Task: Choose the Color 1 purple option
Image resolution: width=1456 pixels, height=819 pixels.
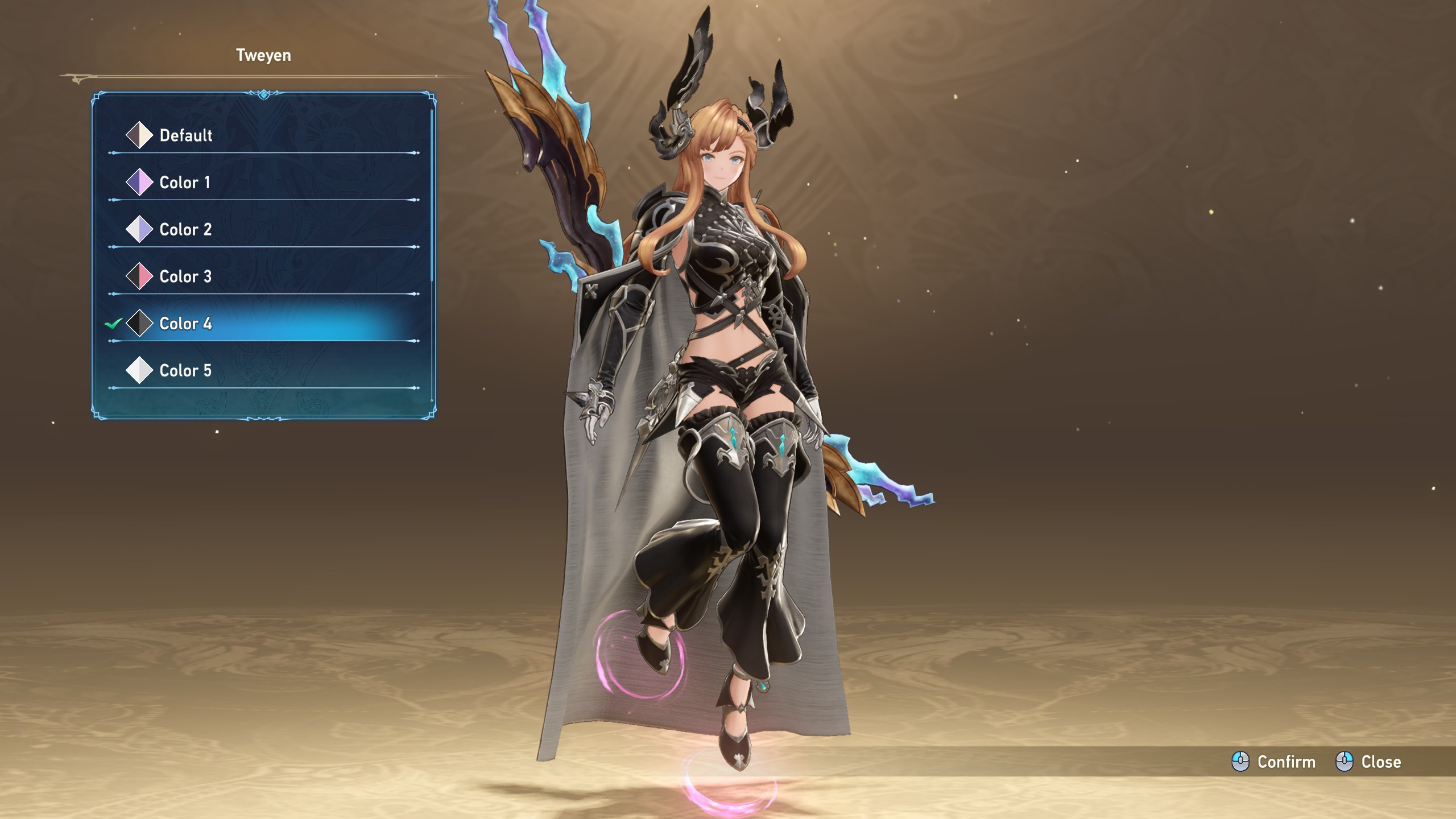Action: coord(184,183)
